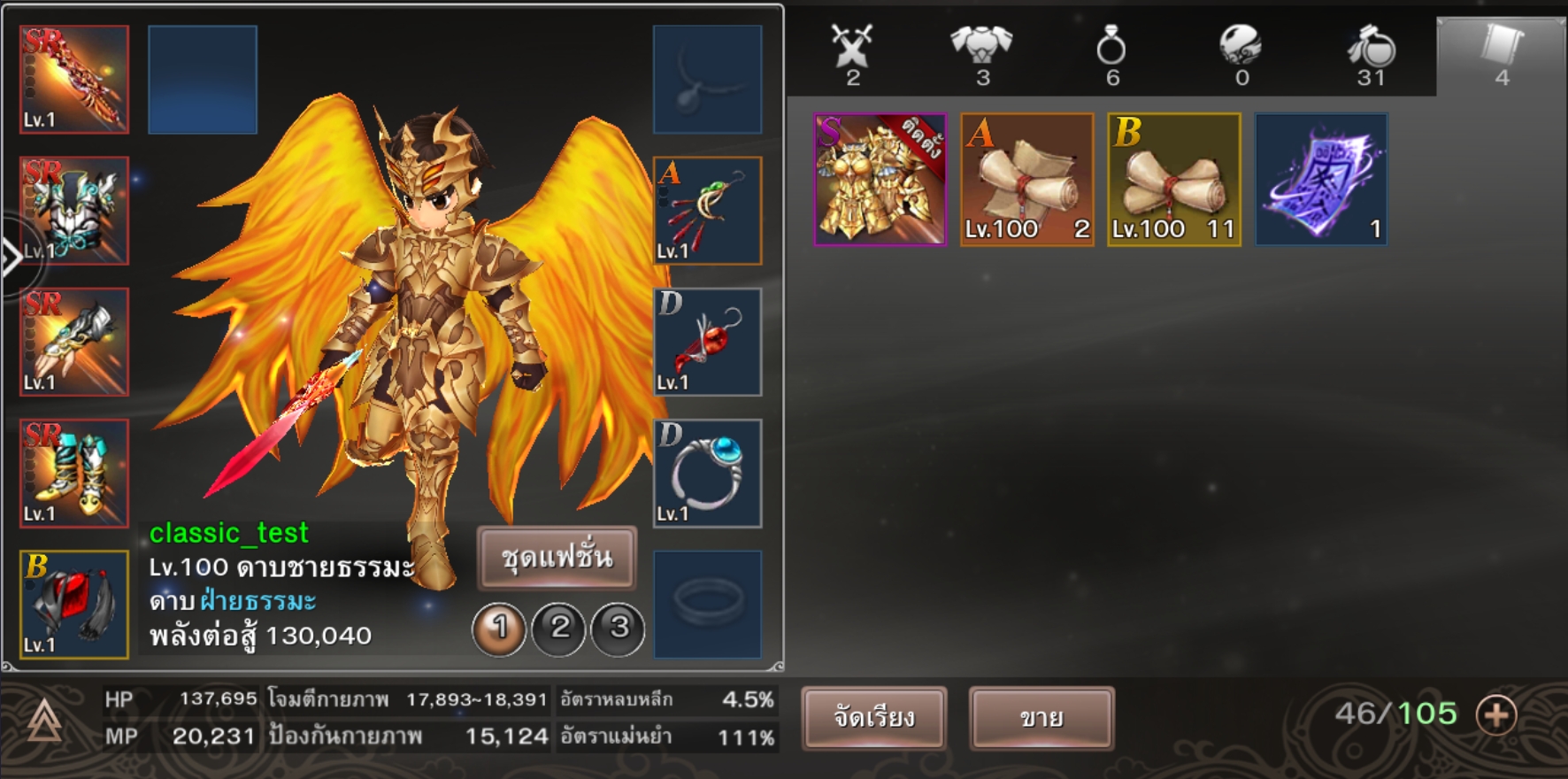Select the equipped SR boots slot

pos(74,474)
